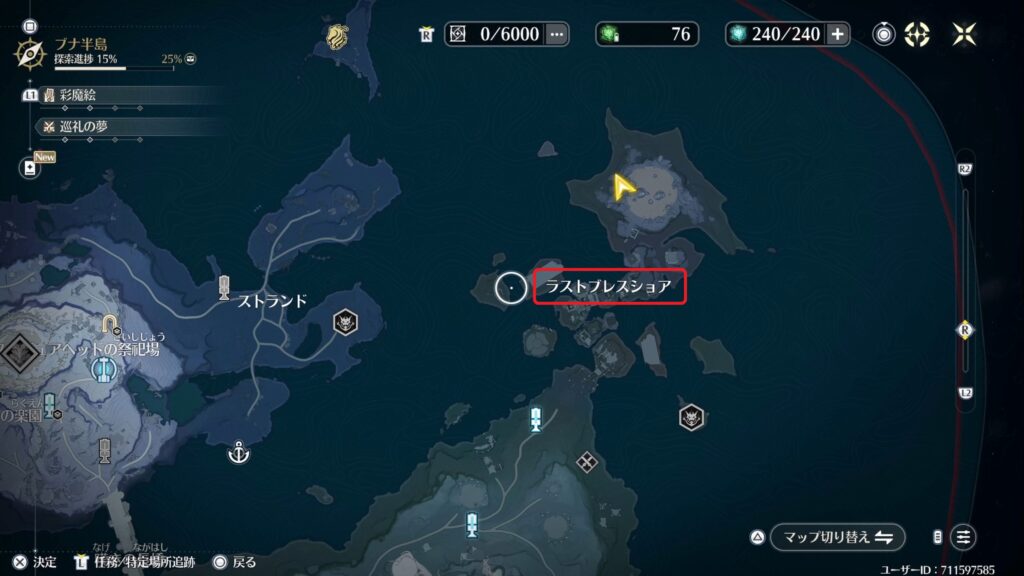Image resolution: width=1024 pixels, height=576 pixels.
Task: Click the four-square diamond marker on the map
Action: (586, 461)
